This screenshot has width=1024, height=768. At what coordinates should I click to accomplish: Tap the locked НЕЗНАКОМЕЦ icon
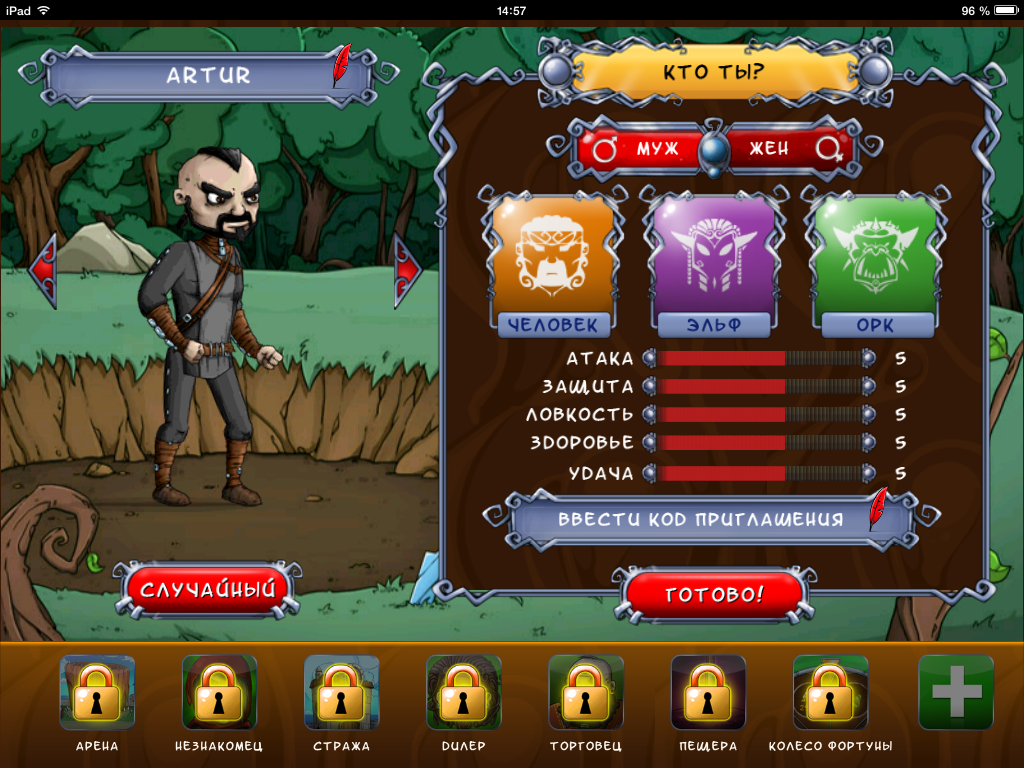(219, 692)
